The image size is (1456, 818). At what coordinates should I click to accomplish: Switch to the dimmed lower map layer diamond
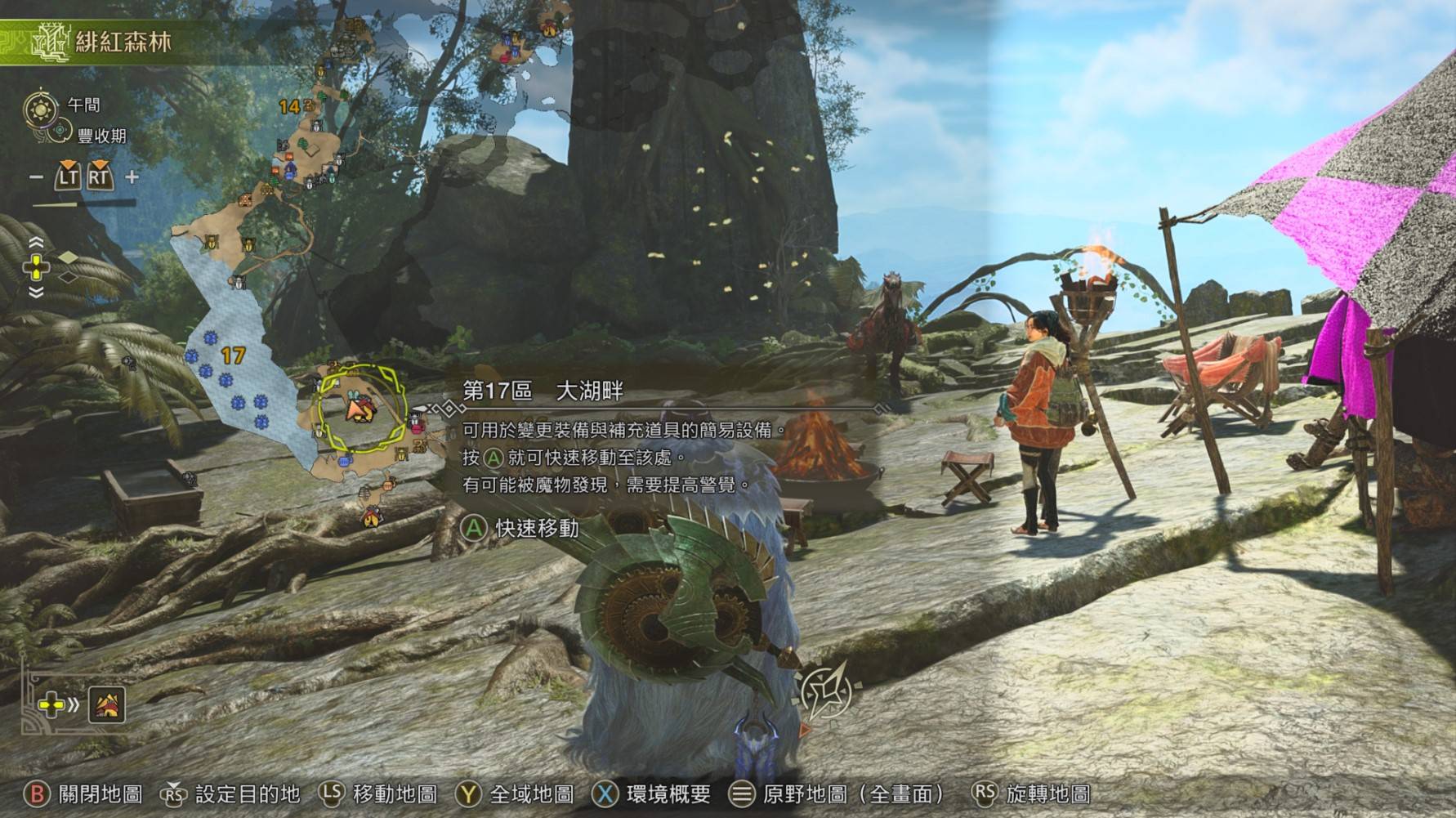point(69,278)
